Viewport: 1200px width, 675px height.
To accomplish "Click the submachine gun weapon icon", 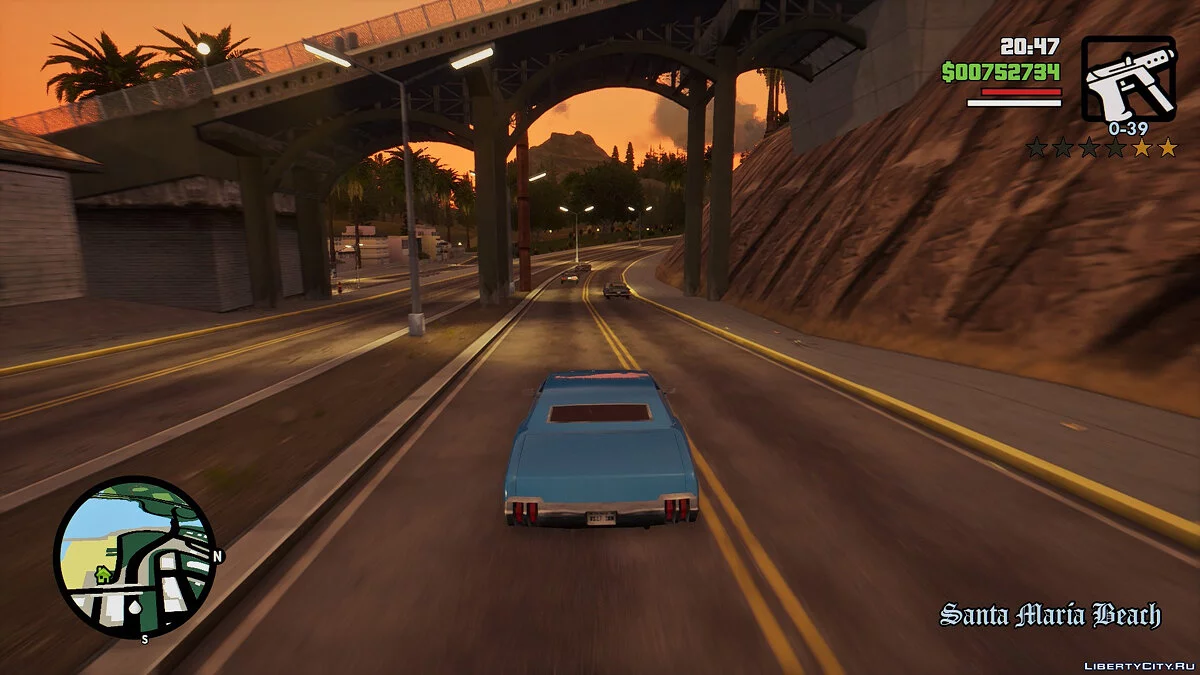I will pos(1128,79).
